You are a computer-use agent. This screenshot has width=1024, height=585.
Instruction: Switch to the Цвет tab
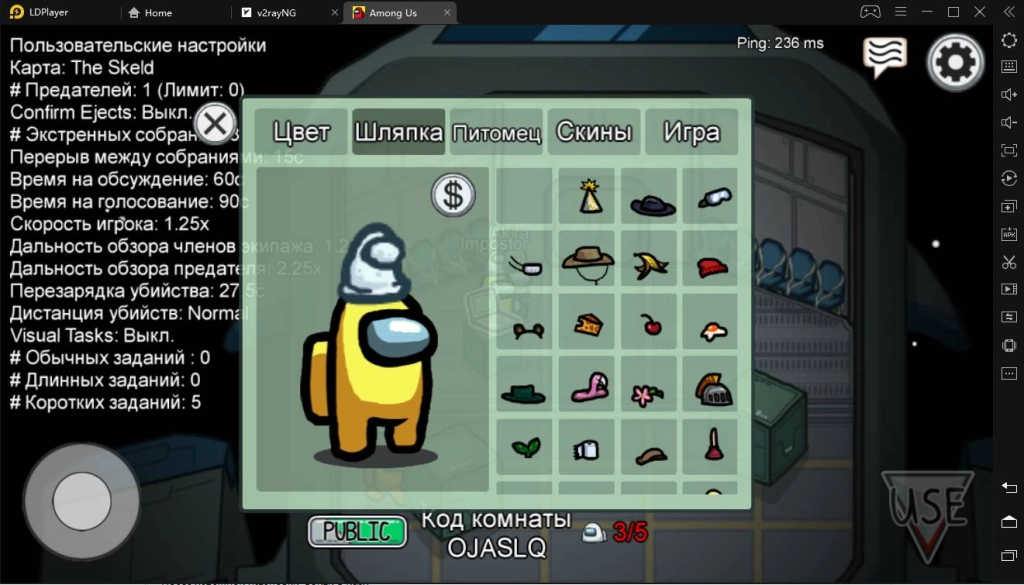(301, 132)
